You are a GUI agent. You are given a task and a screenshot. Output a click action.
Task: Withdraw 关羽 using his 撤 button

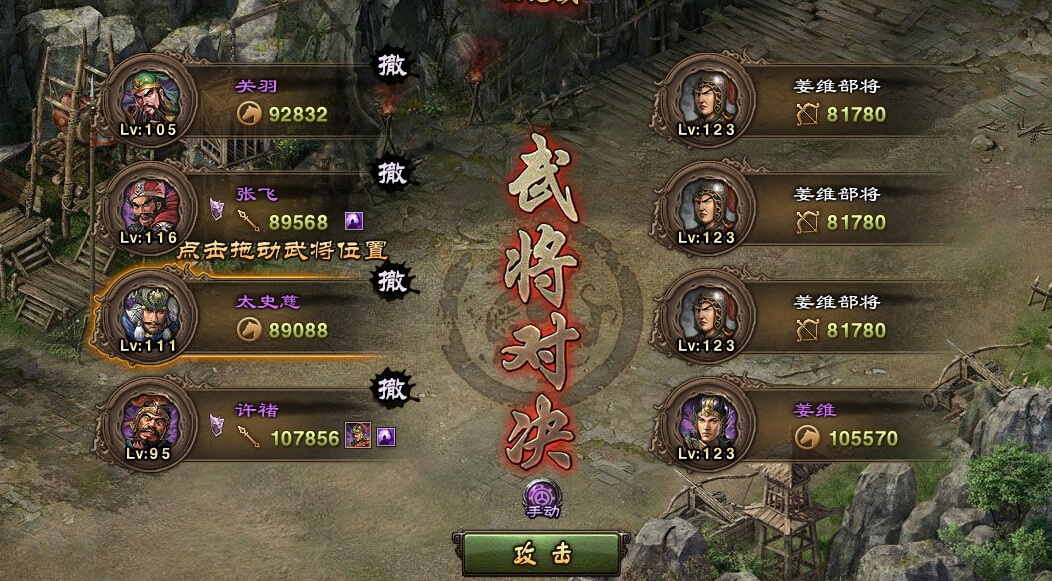point(392,66)
